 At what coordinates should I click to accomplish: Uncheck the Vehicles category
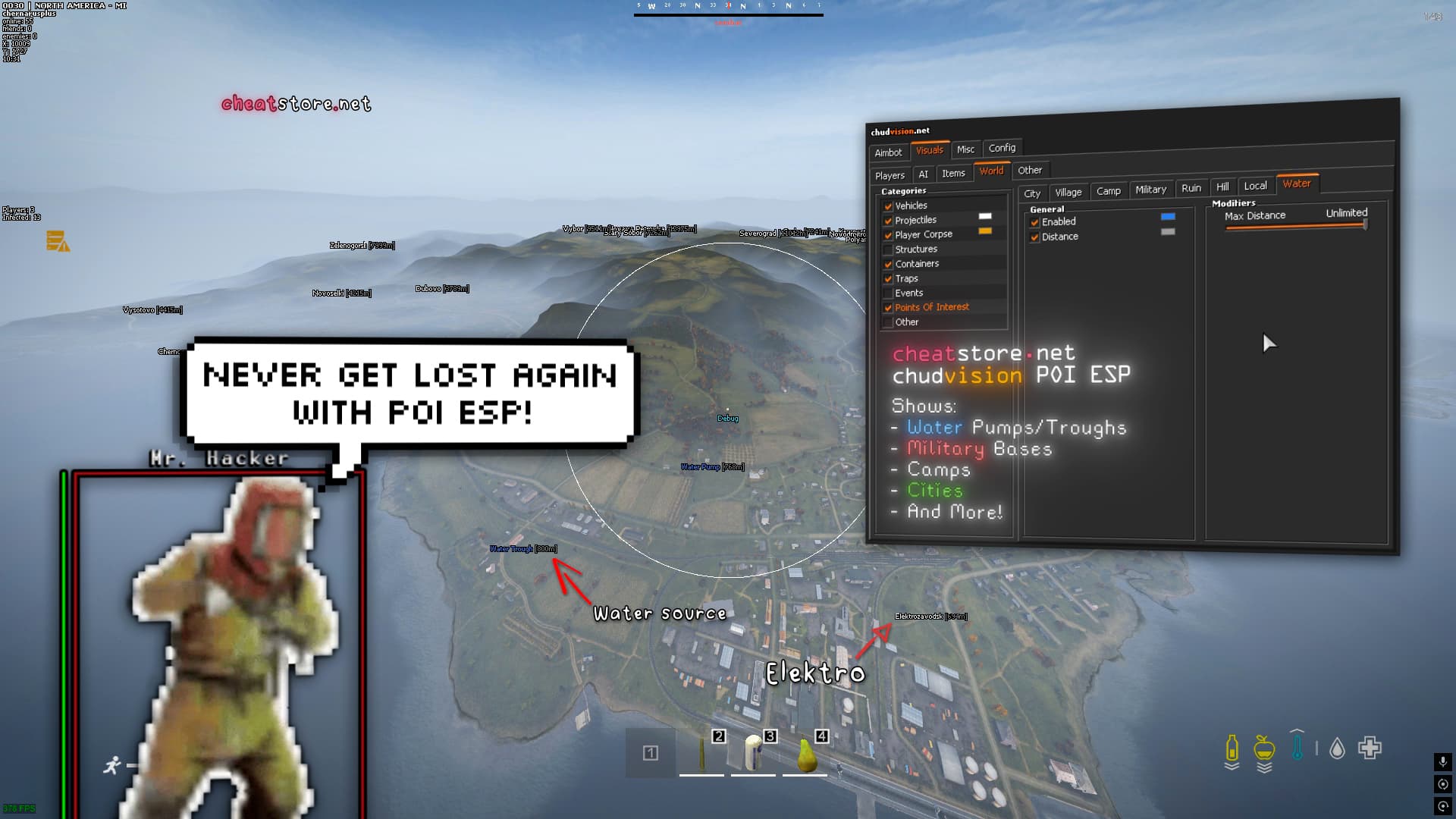point(889,206)
